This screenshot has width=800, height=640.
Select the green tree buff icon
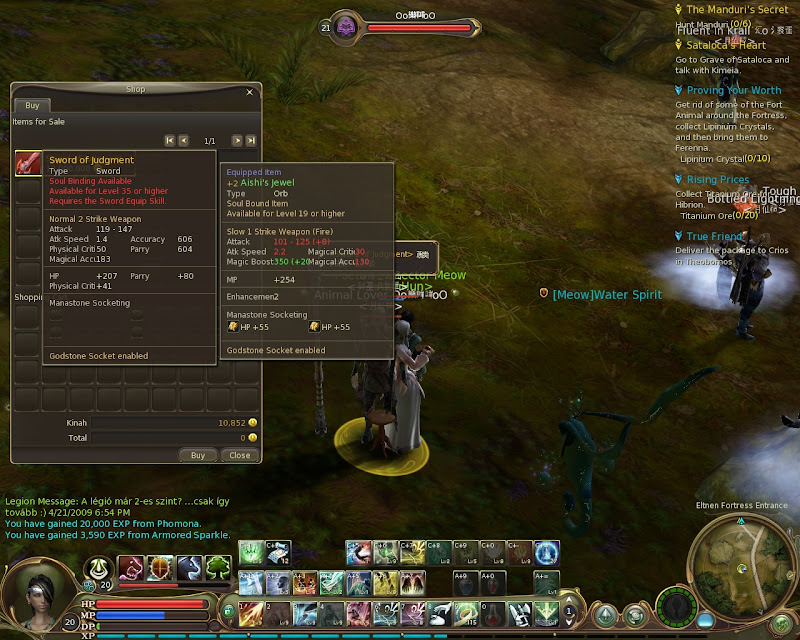pyautogui.click(x=218, y=569)
